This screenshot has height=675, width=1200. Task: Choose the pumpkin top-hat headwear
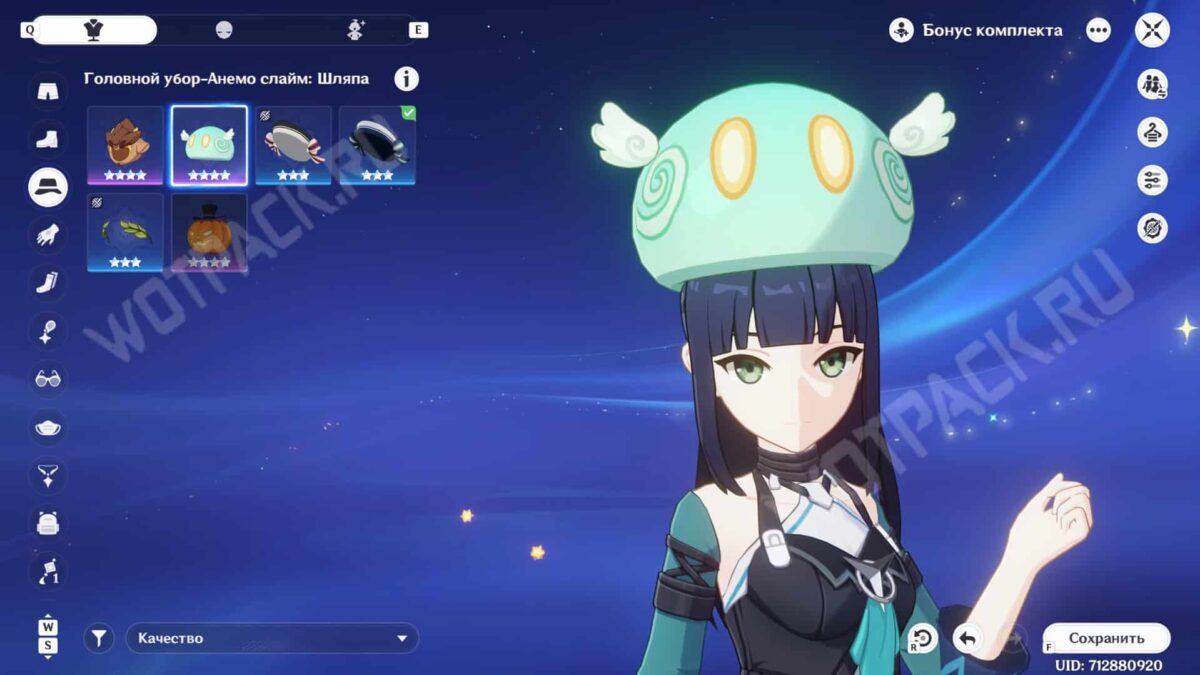click(209, 232)
